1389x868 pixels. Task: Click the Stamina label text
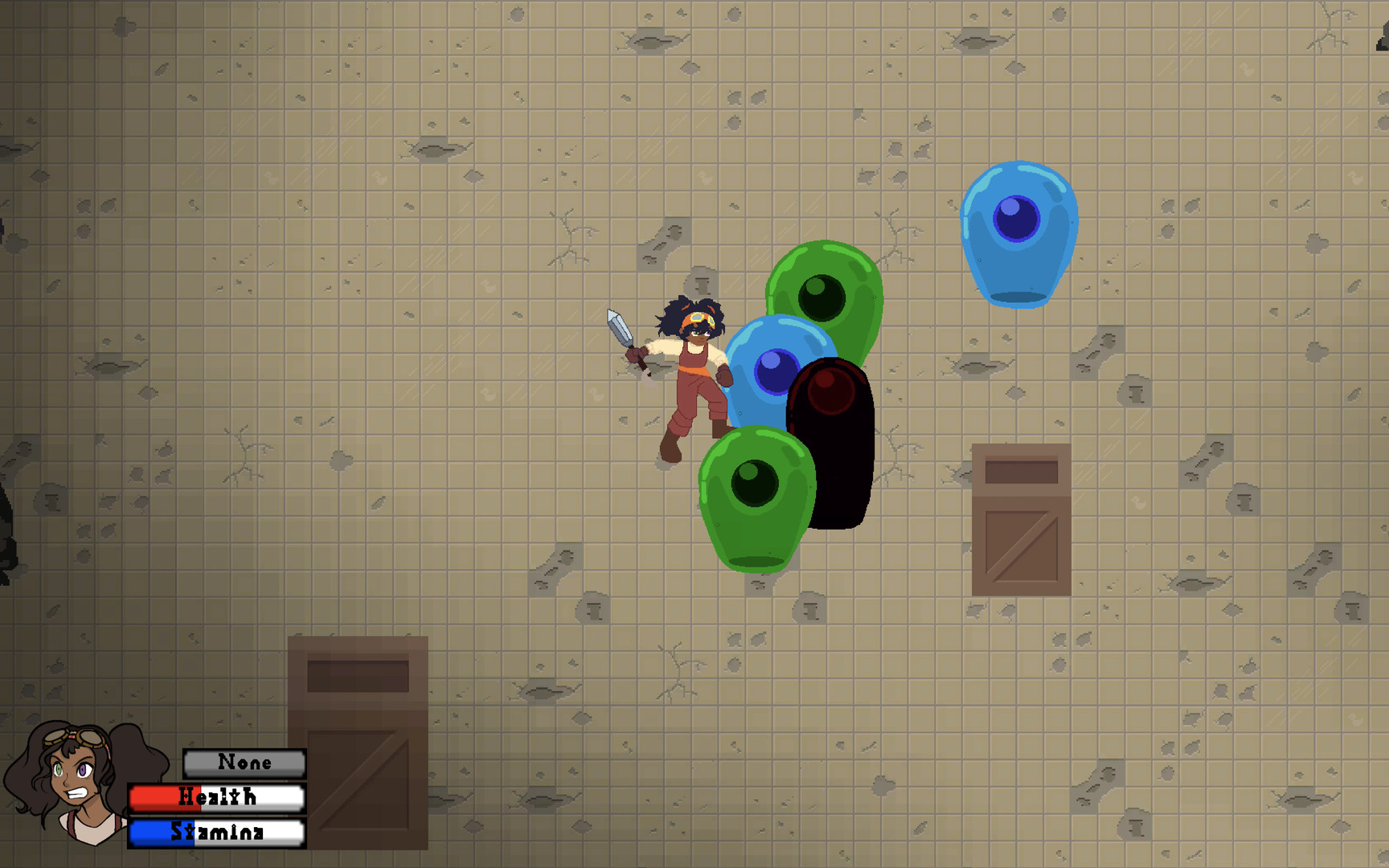(217, 833)
